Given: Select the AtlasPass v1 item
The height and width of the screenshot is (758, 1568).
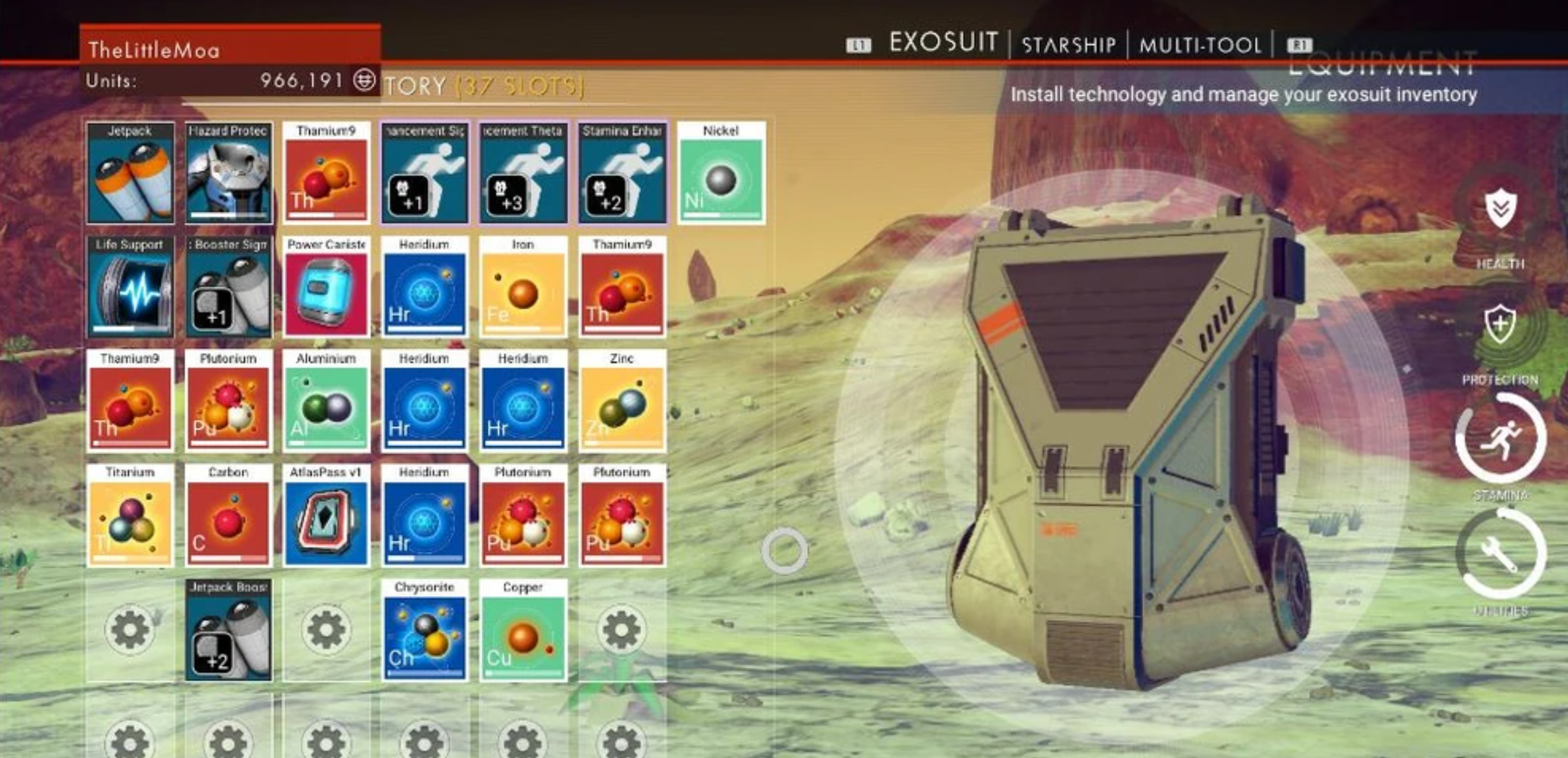Looking at the screenshot, I should 327,515.
